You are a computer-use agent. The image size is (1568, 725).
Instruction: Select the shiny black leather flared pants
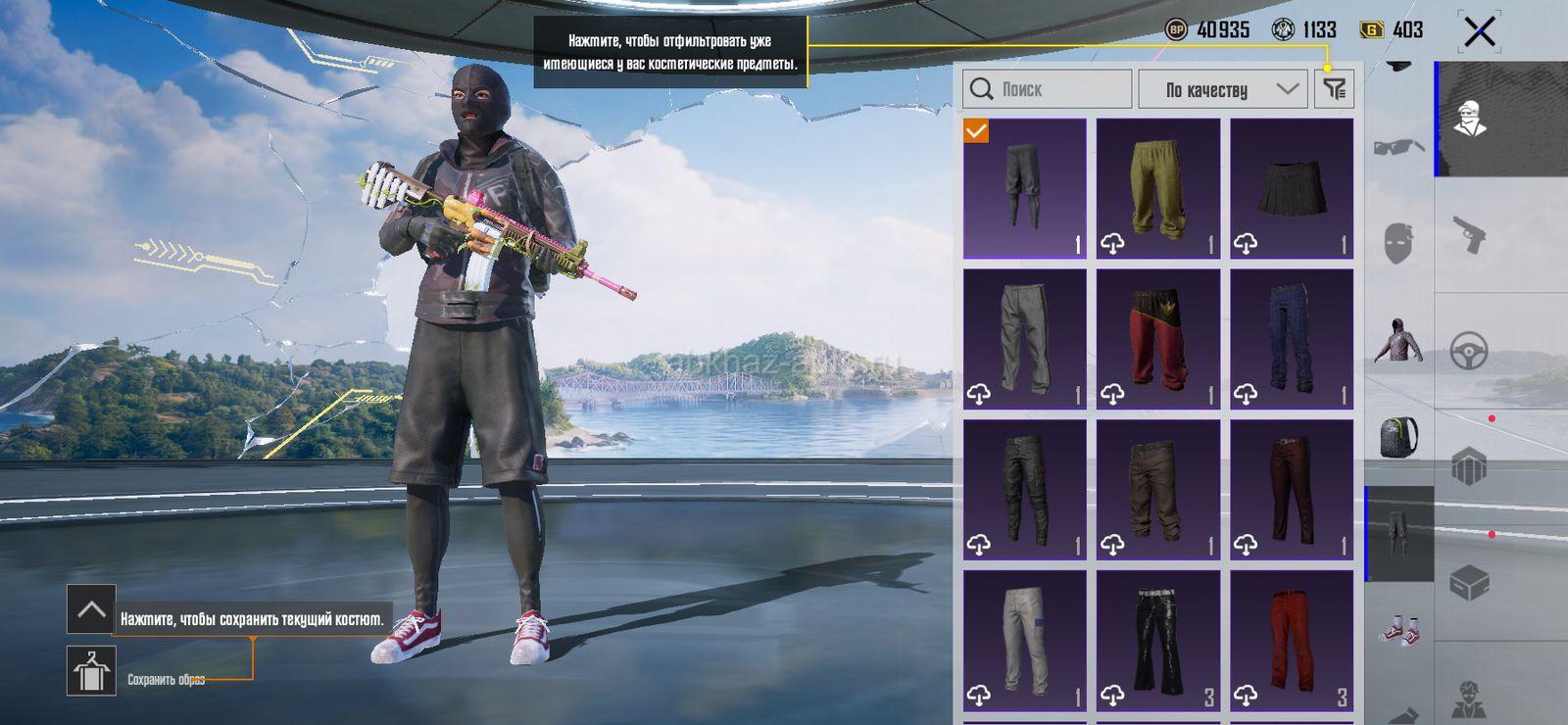click(x=1157, y=641)
